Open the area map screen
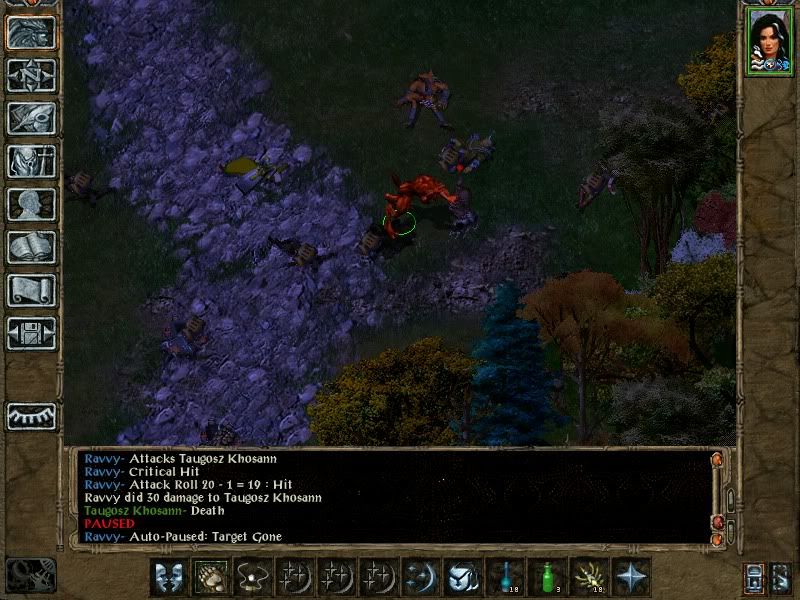Image resolution: width=800 pixels, height=600 pixels. click(x=31, y=76)
